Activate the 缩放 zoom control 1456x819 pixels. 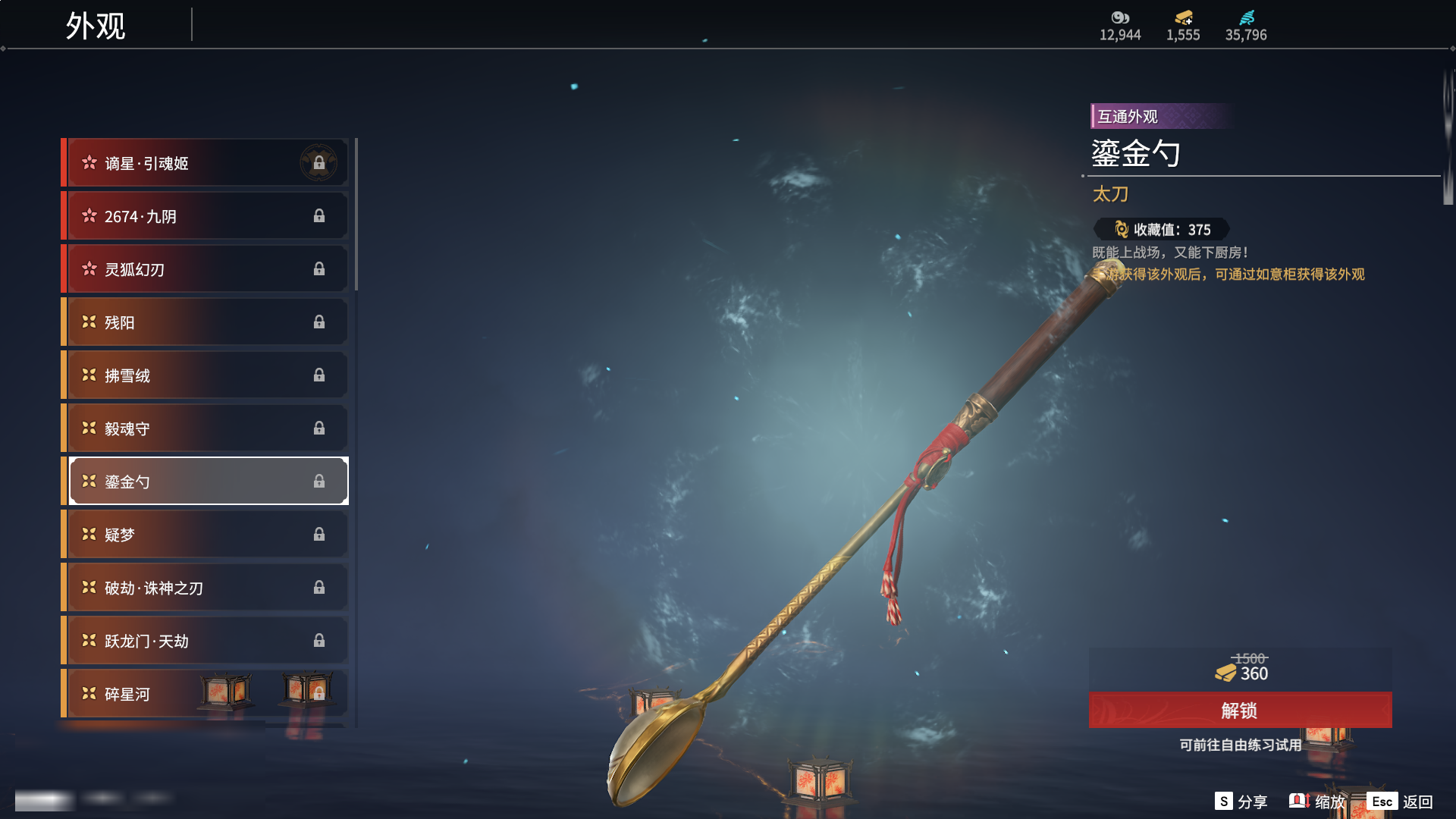pos(1318,802)
